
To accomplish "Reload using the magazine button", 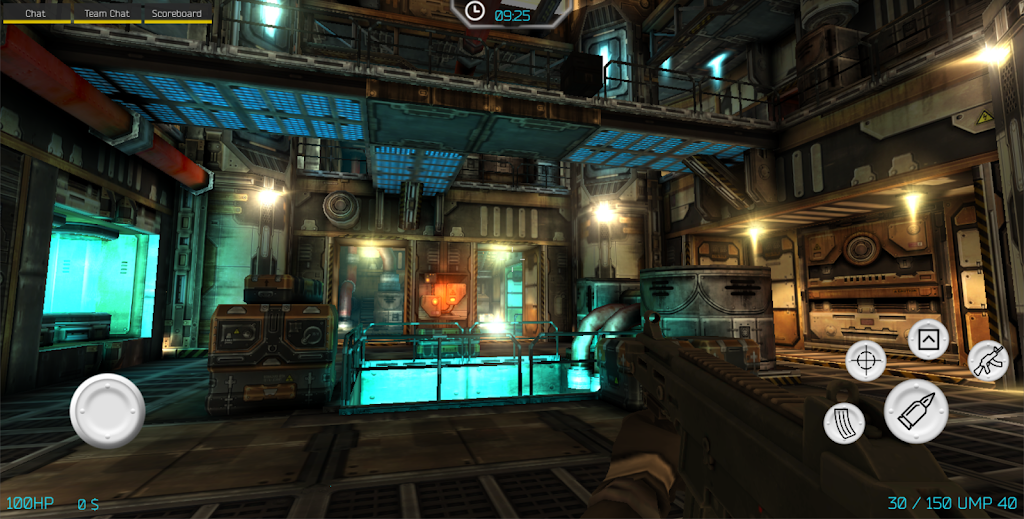I will 844,423.
